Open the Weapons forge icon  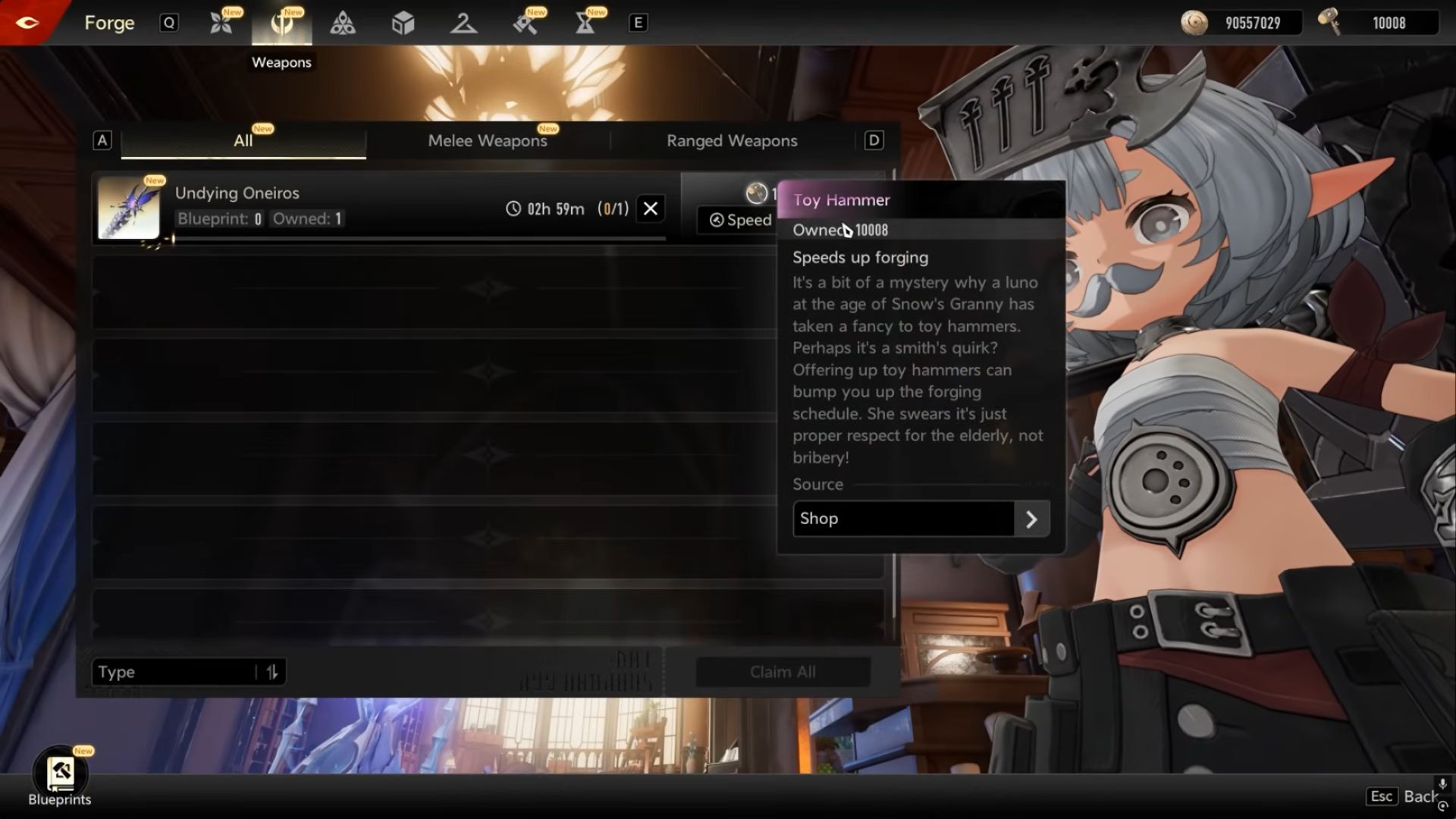(x=281, y=23)
